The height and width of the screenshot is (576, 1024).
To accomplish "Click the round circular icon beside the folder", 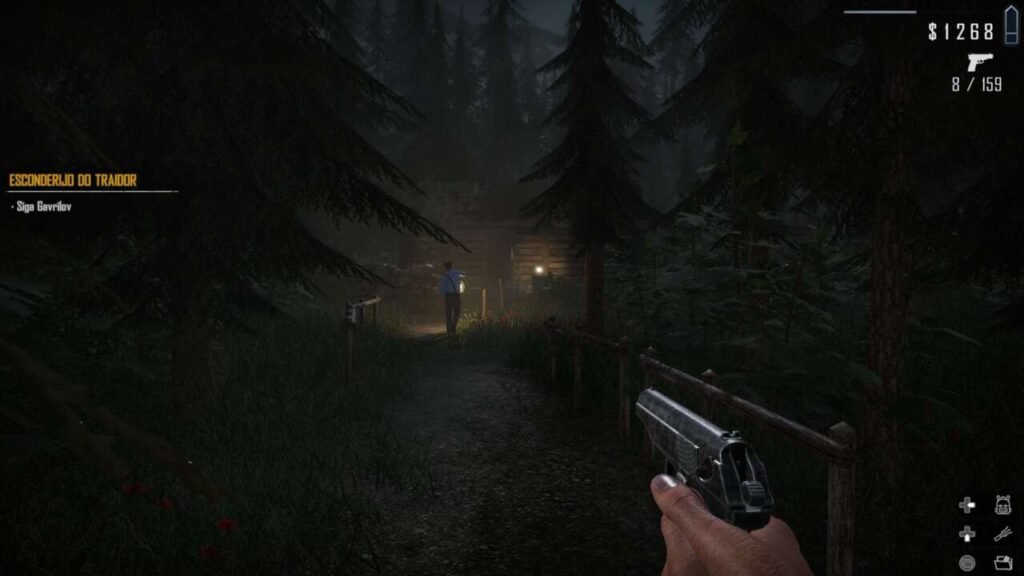I will pos(967,562).
